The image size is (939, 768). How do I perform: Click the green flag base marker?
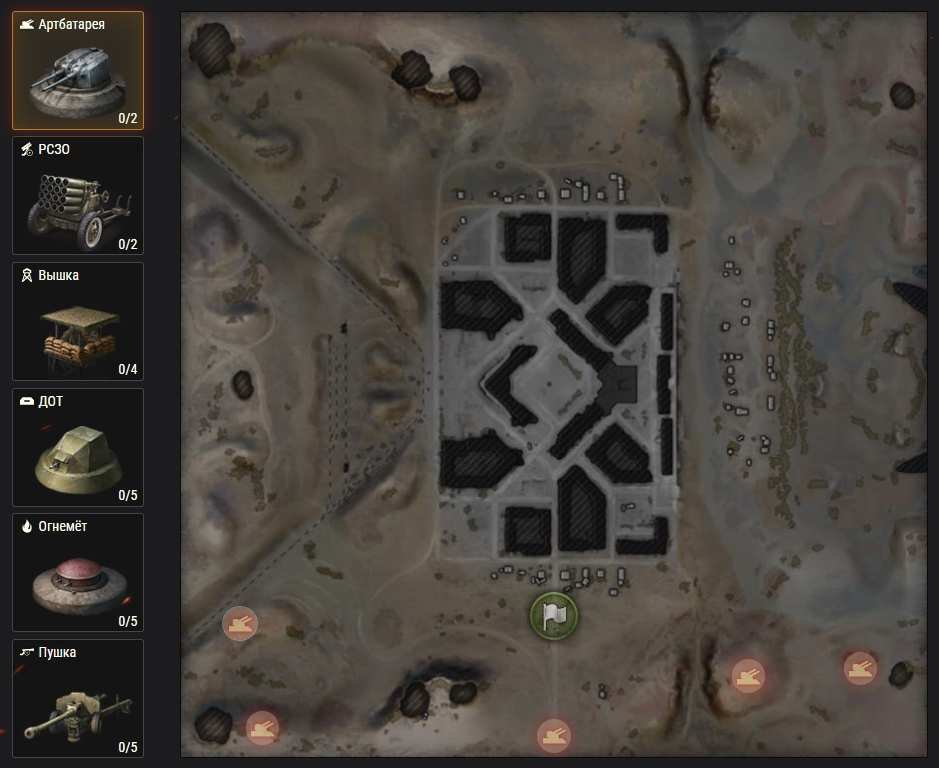pyautogui.click(x=554, y=616)
